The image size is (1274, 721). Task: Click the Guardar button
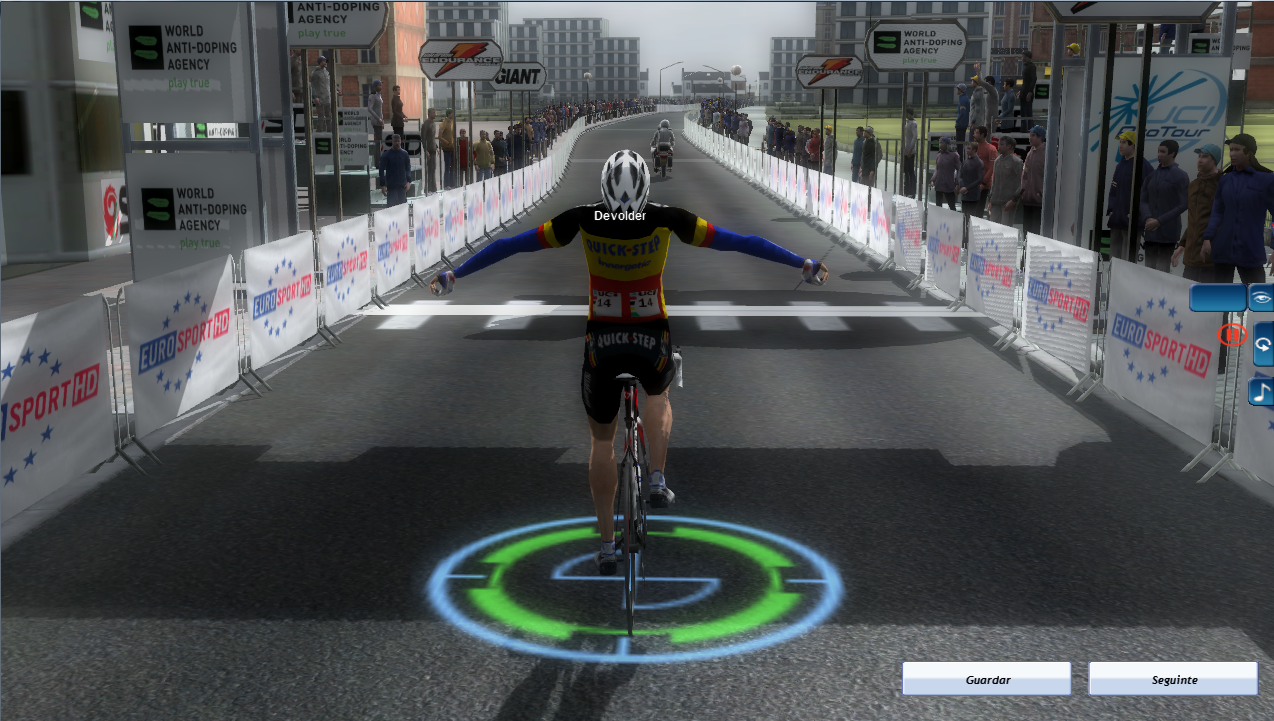pos(986,679)
